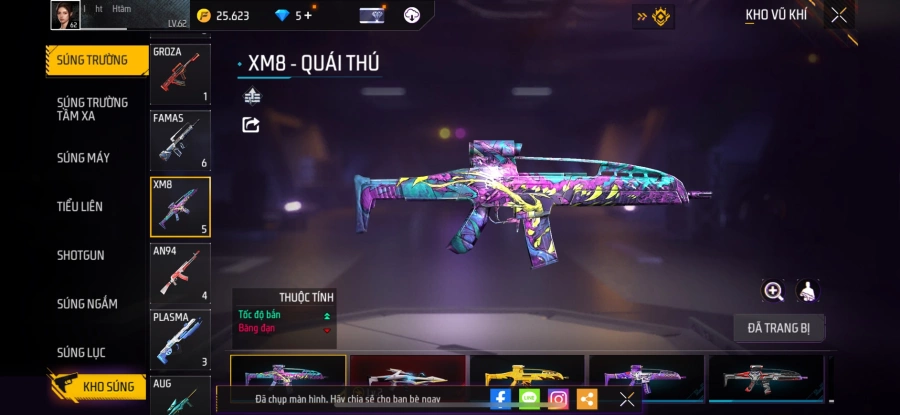Share the screenshot to Facebook
The width and height of the screenshot is (900, 415).
(501, 399)
